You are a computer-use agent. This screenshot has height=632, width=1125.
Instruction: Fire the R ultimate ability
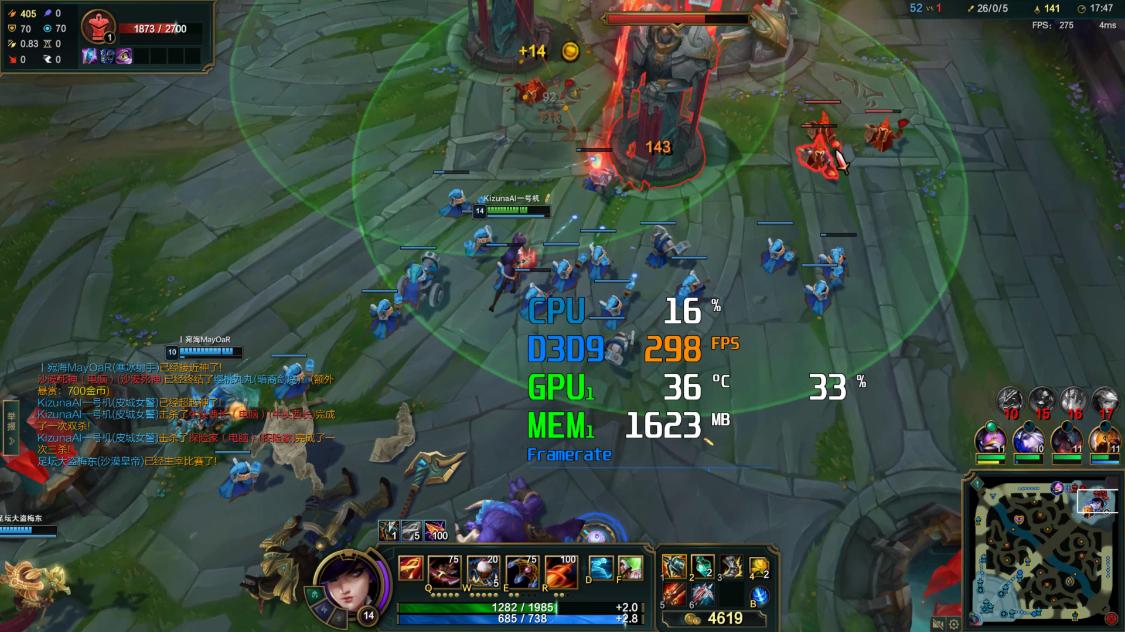[561, 570]
